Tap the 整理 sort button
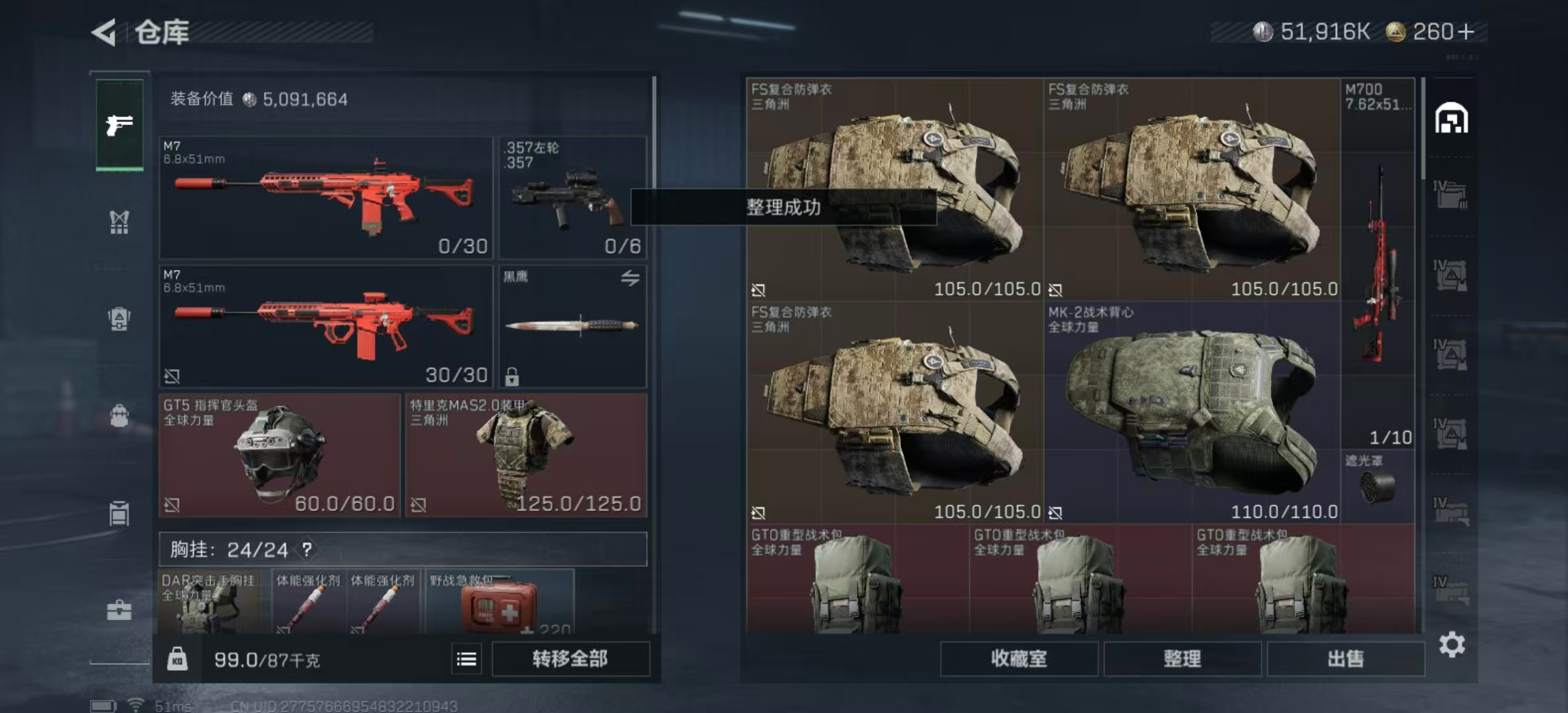This screenshot has width=1568, height=713. 1182,658
